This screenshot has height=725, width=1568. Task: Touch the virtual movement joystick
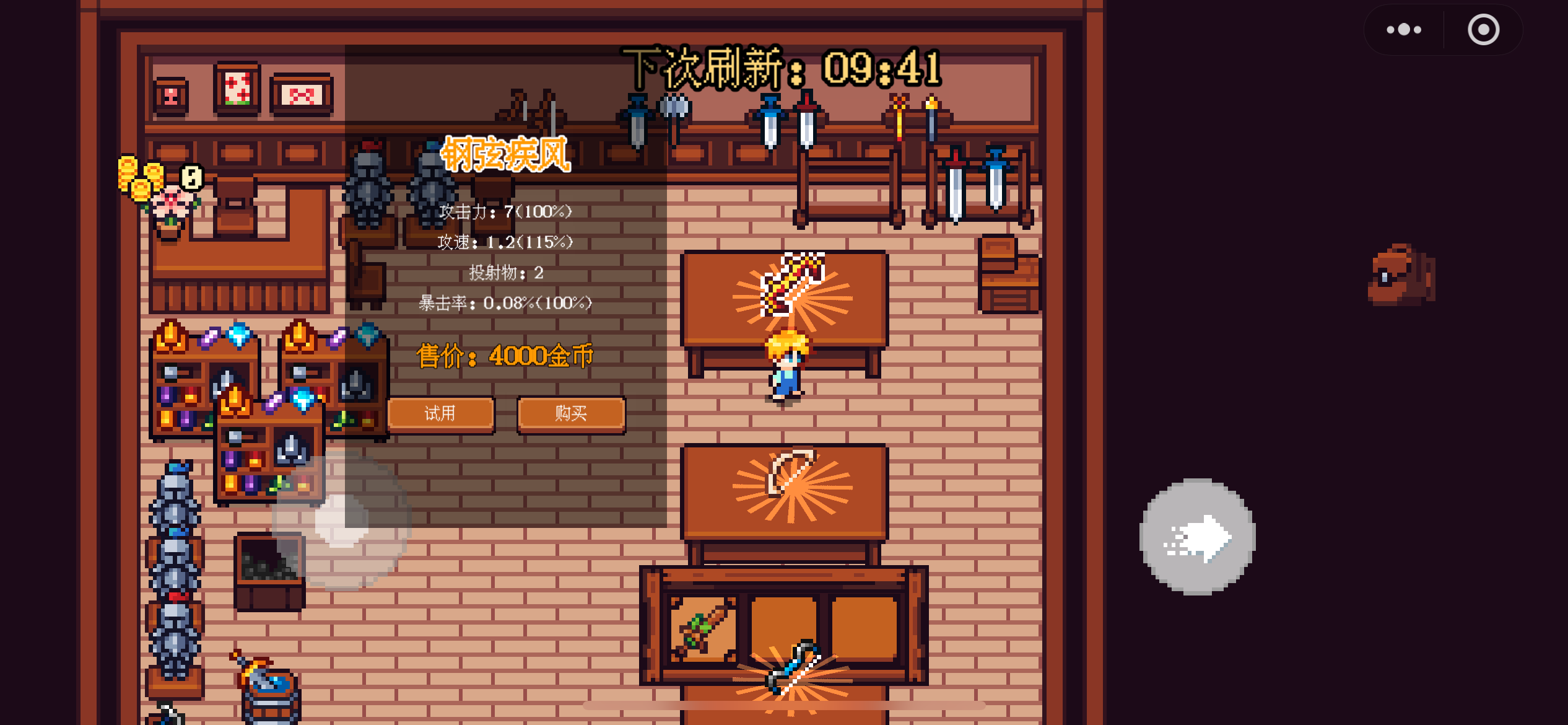(x=341, y=522)
